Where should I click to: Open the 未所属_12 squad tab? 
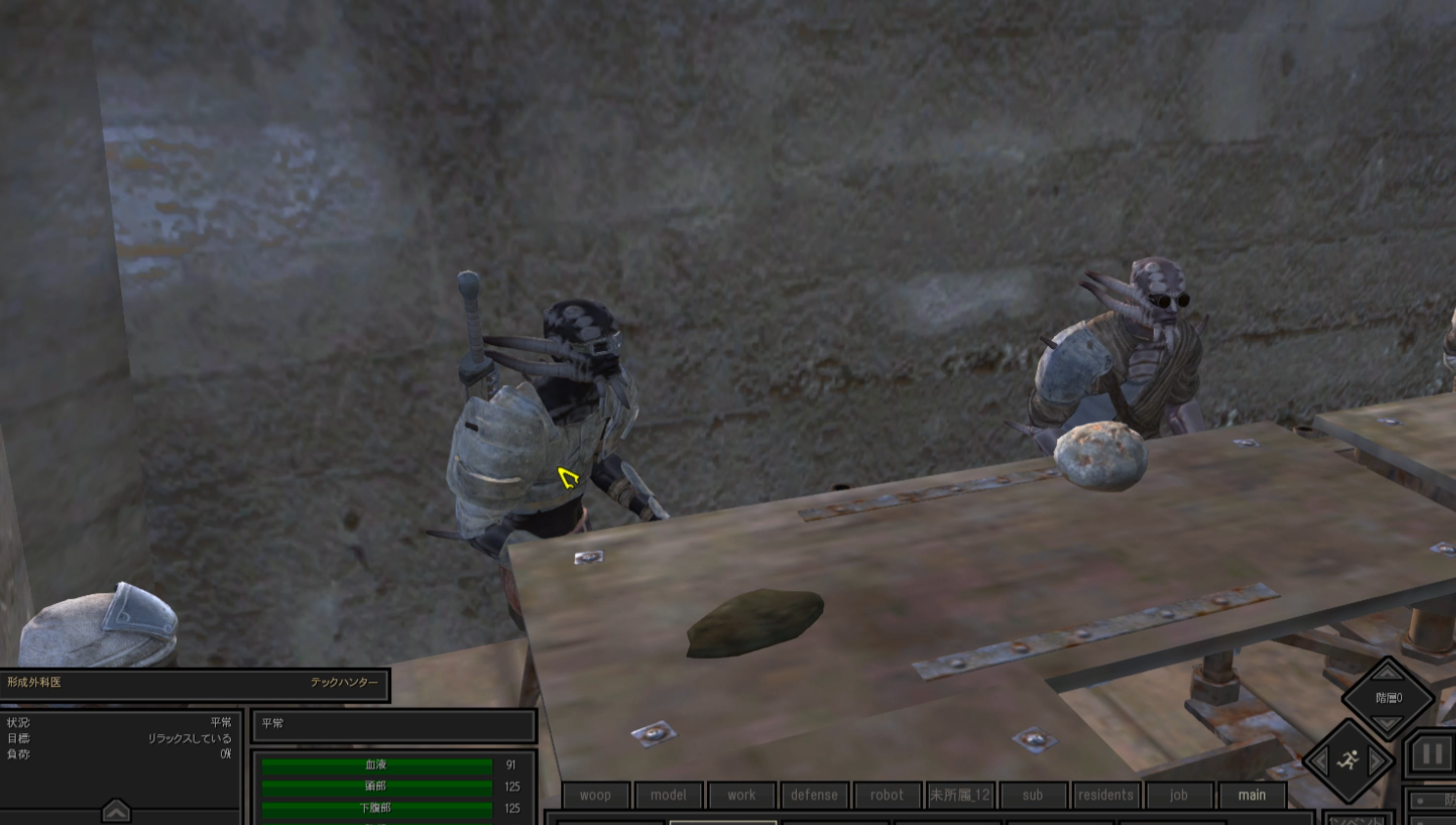(x=960, y=795)
